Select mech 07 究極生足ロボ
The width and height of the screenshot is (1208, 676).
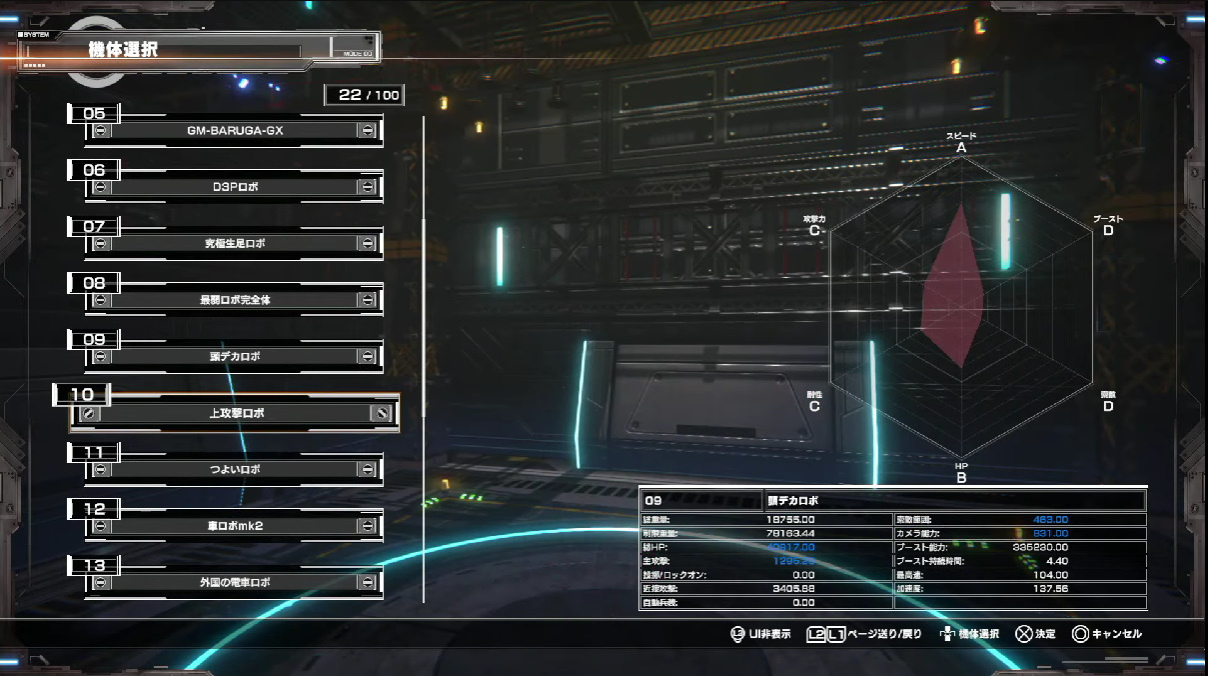(235, 243)
